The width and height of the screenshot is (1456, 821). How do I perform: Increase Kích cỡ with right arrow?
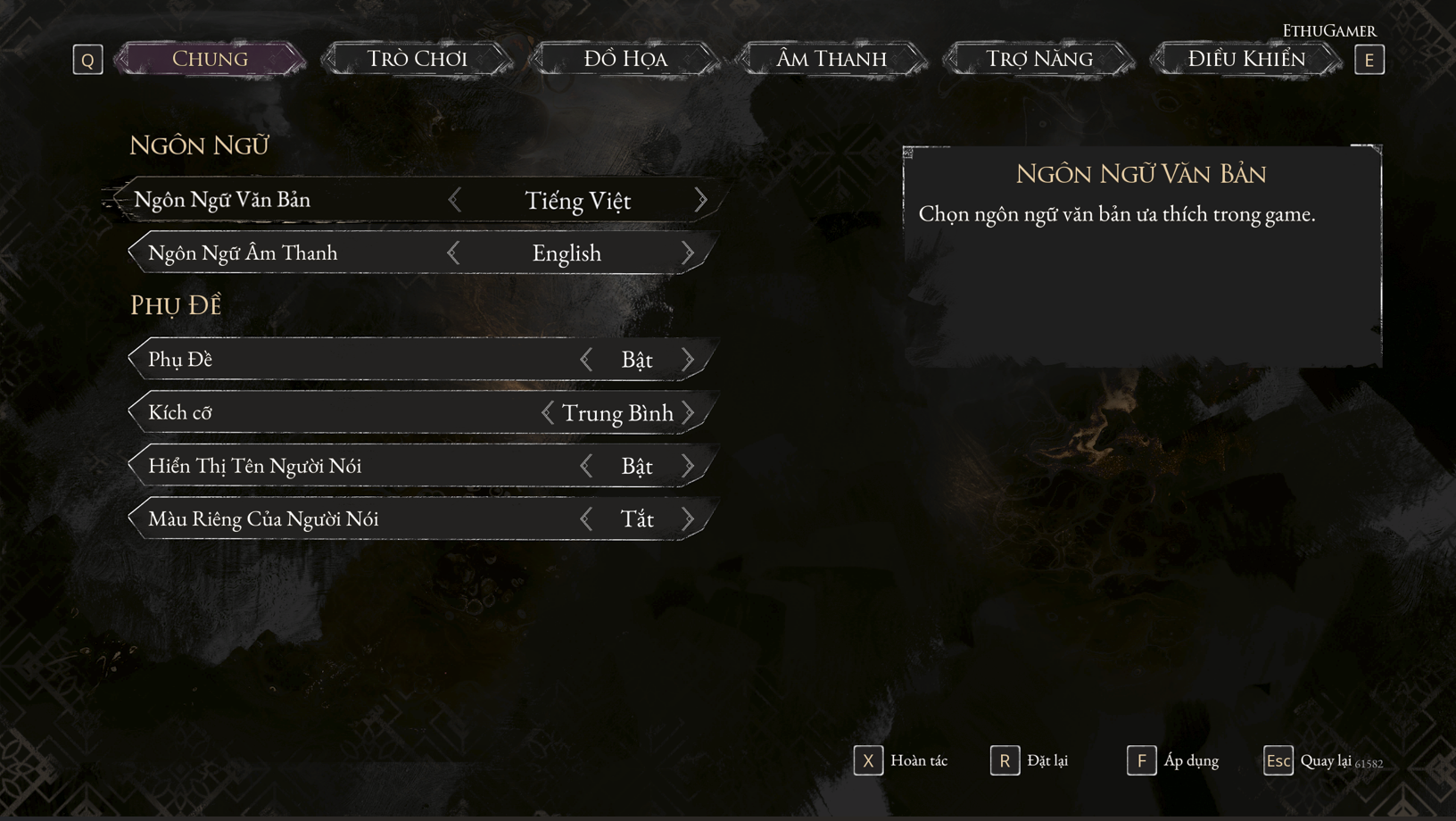[x=688, y=413]
